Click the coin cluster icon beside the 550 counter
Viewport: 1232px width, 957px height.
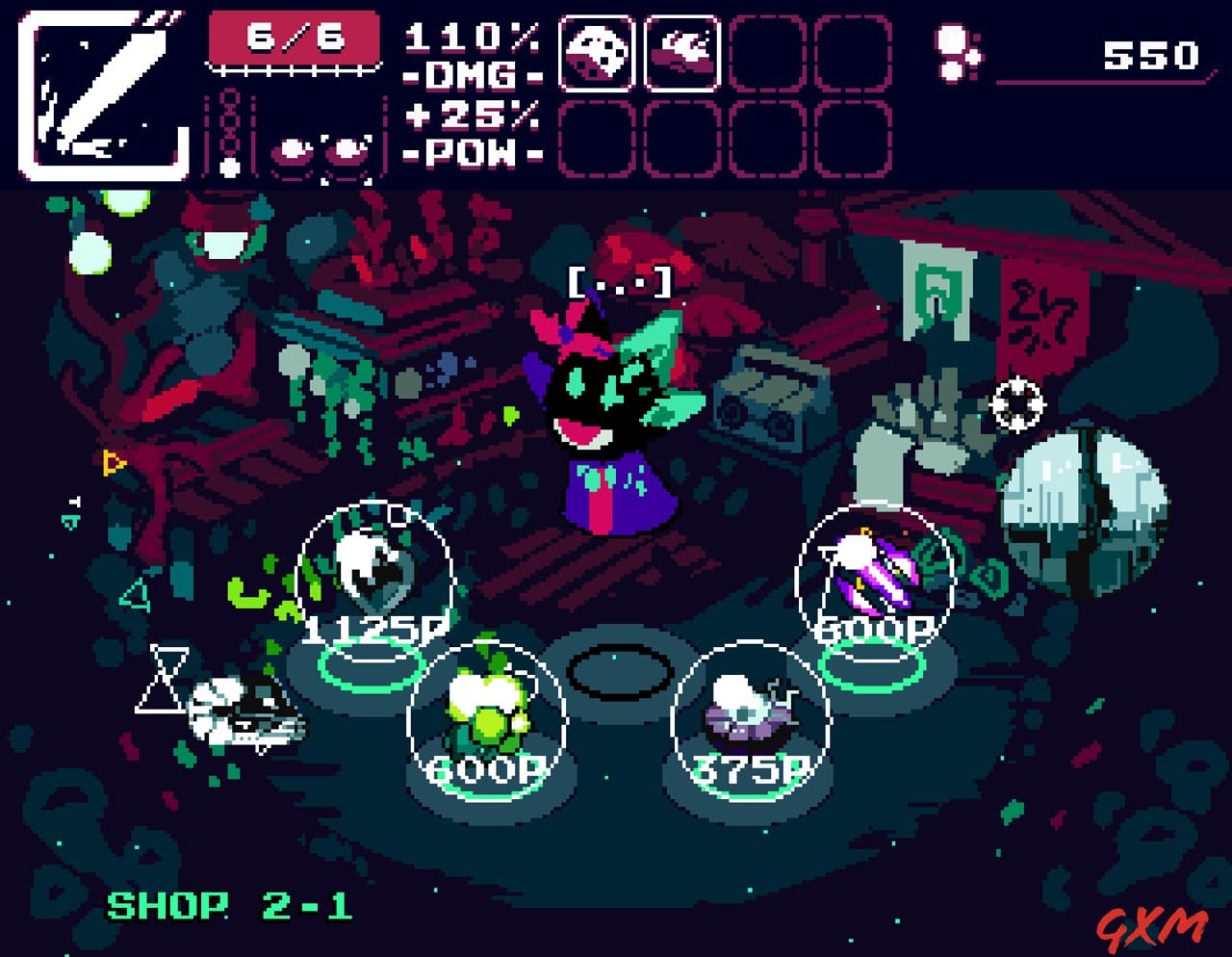pos(953,53)
